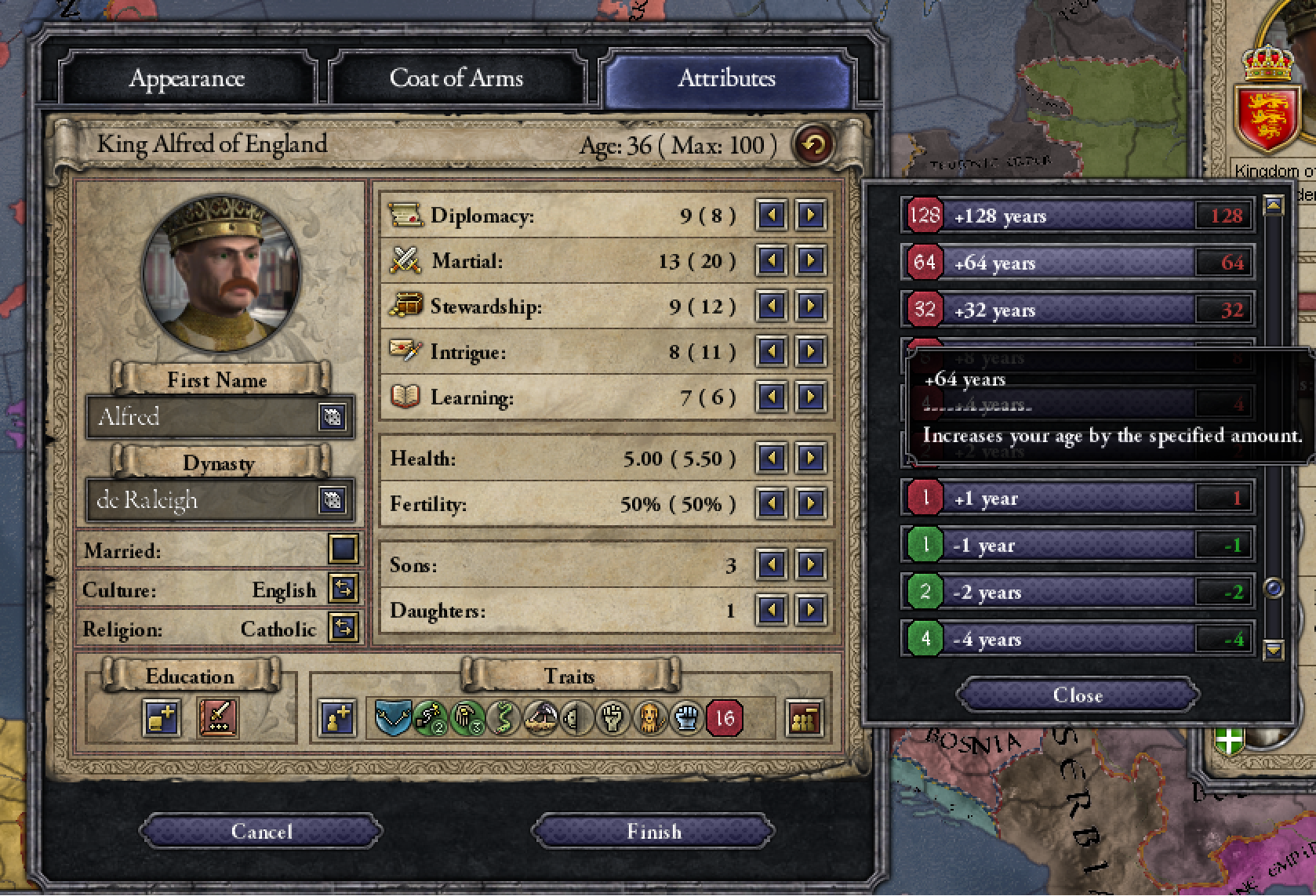Lower the Learning attribute
The height and width of the screenshot is (896, 1316).
tap(772, 397)
